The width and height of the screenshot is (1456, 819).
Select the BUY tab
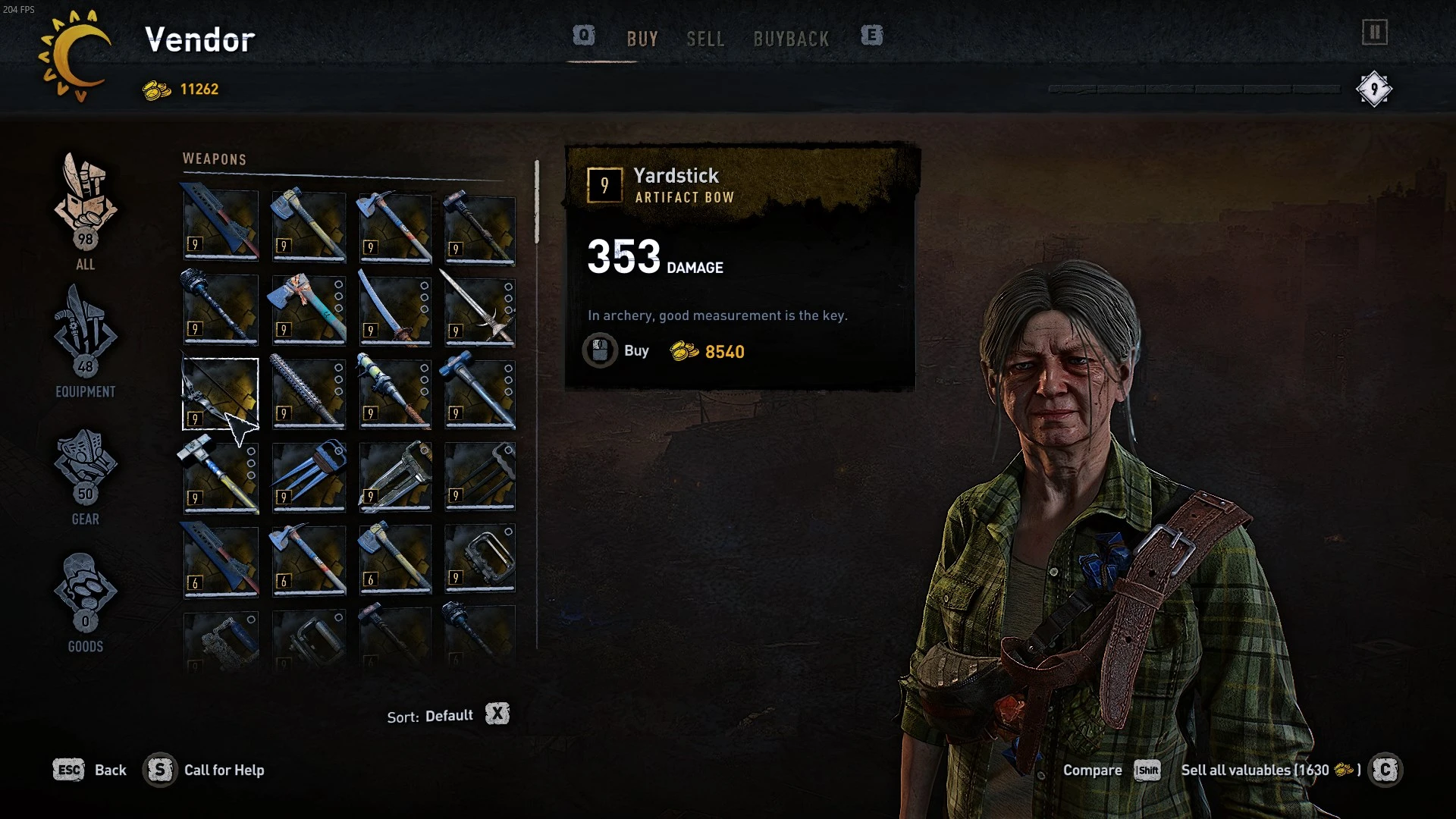coord(643,39)
